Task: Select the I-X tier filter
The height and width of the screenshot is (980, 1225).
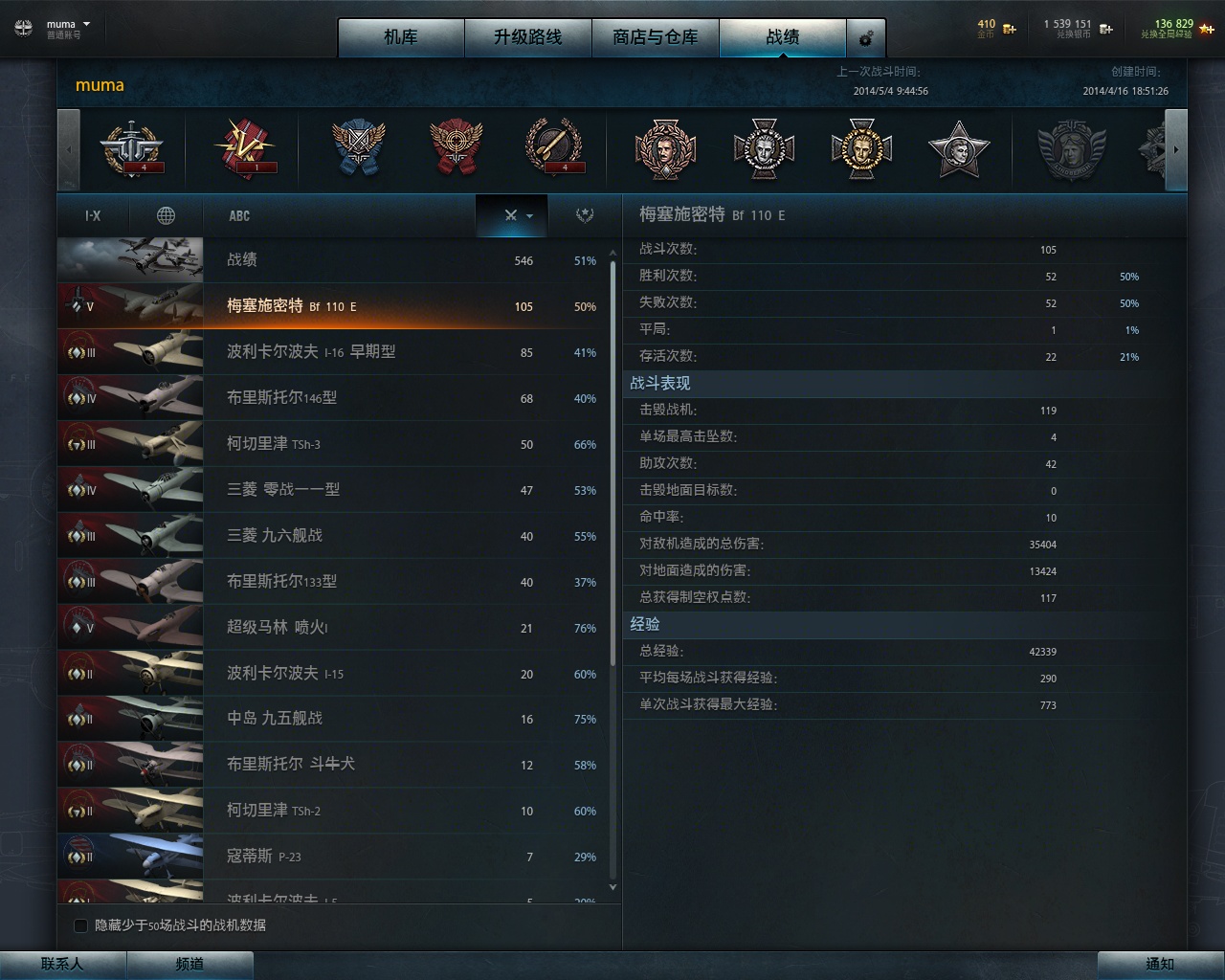Action: (92, 214)
